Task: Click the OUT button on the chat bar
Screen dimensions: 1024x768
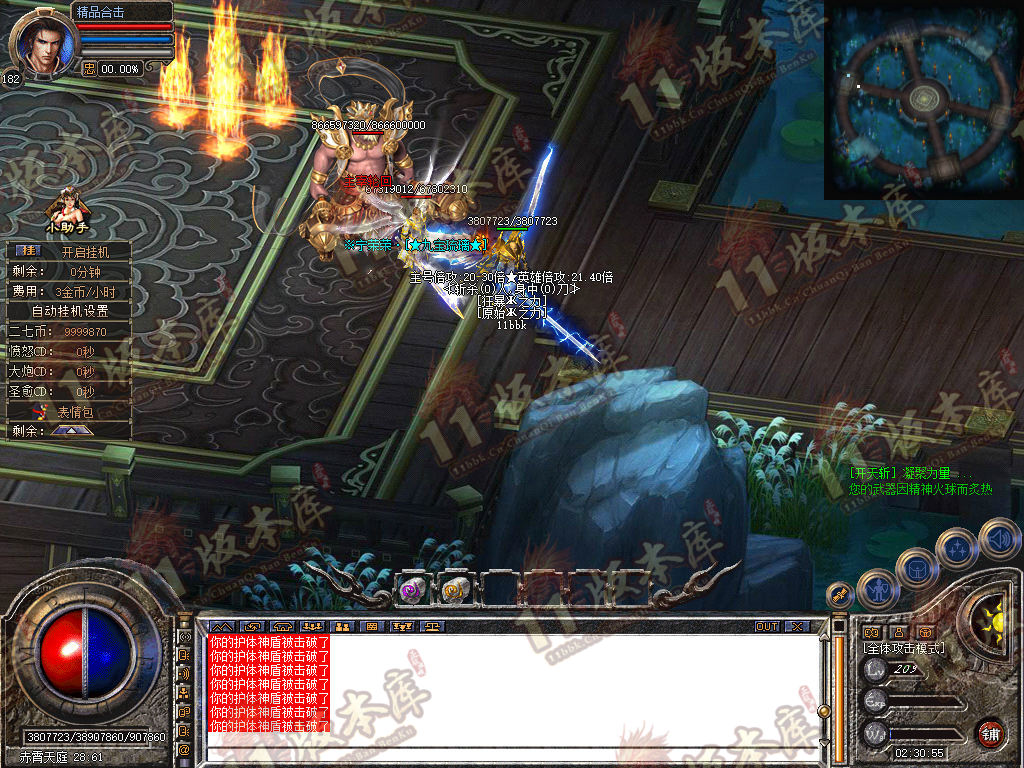Action: 766,626
